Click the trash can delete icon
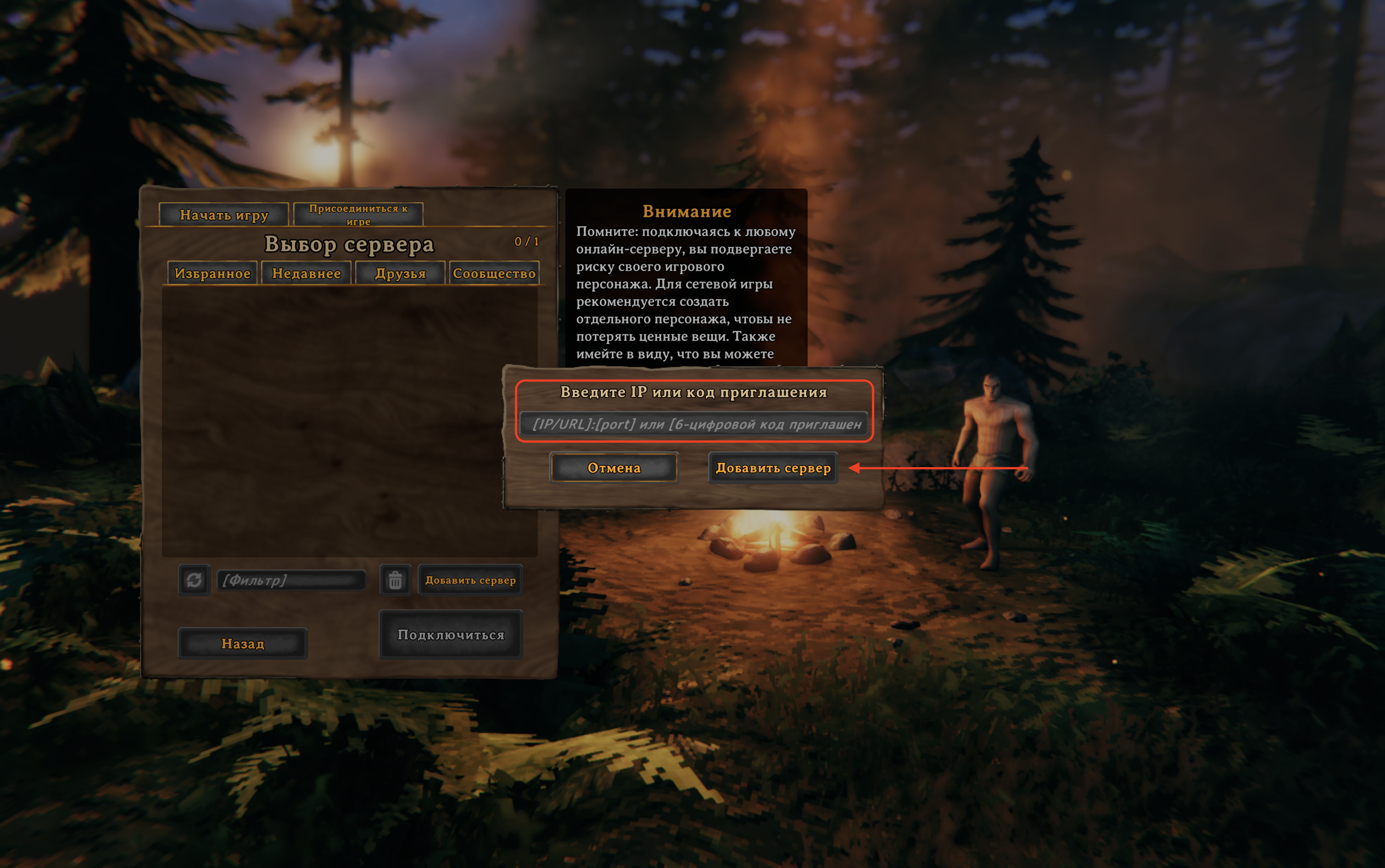 click(x=395, y=580)
